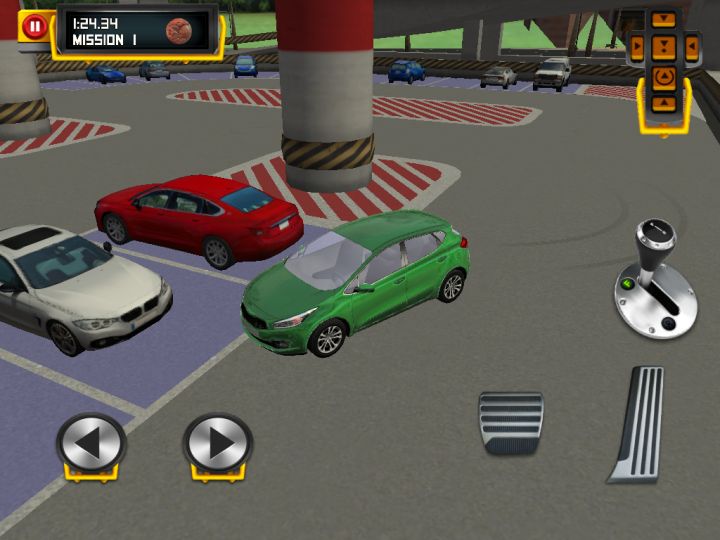The image size is (720, 540).
Task: Pause the game with the red button
Action: click(x=35, y=26)
